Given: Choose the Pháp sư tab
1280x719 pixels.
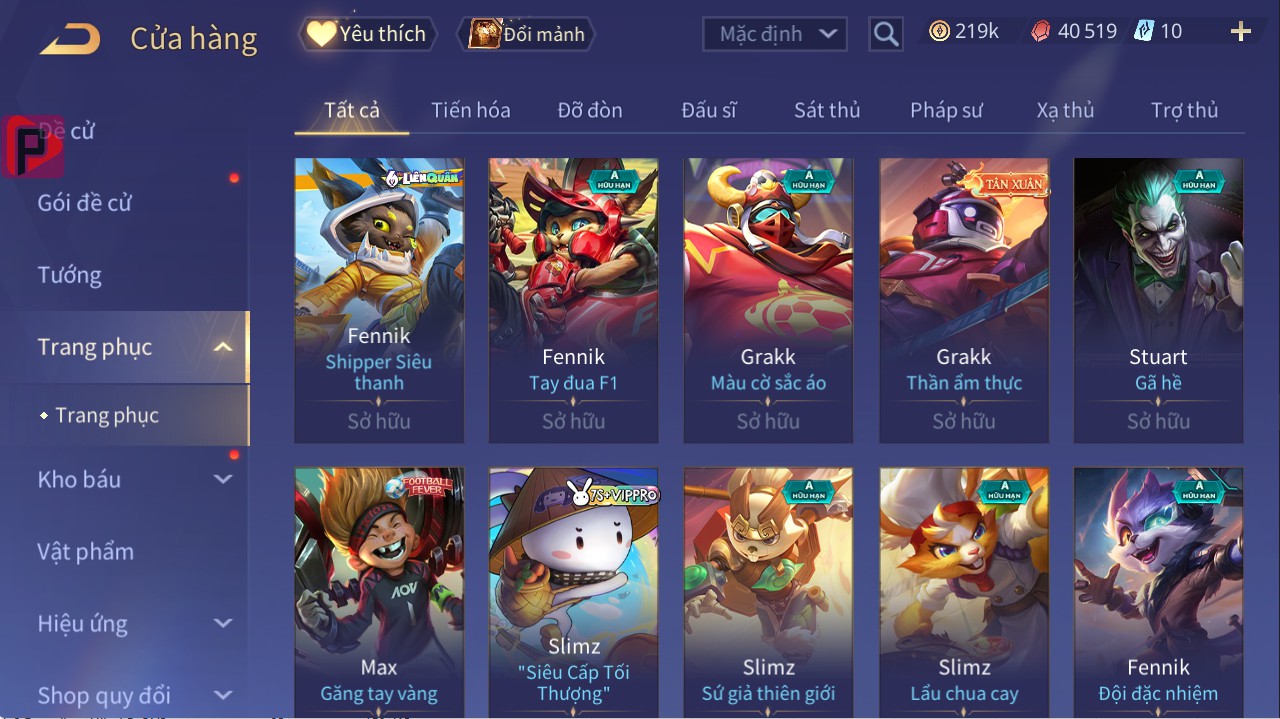Looking at the screenshot, I should pyautogui.click(x=946, y=110).
